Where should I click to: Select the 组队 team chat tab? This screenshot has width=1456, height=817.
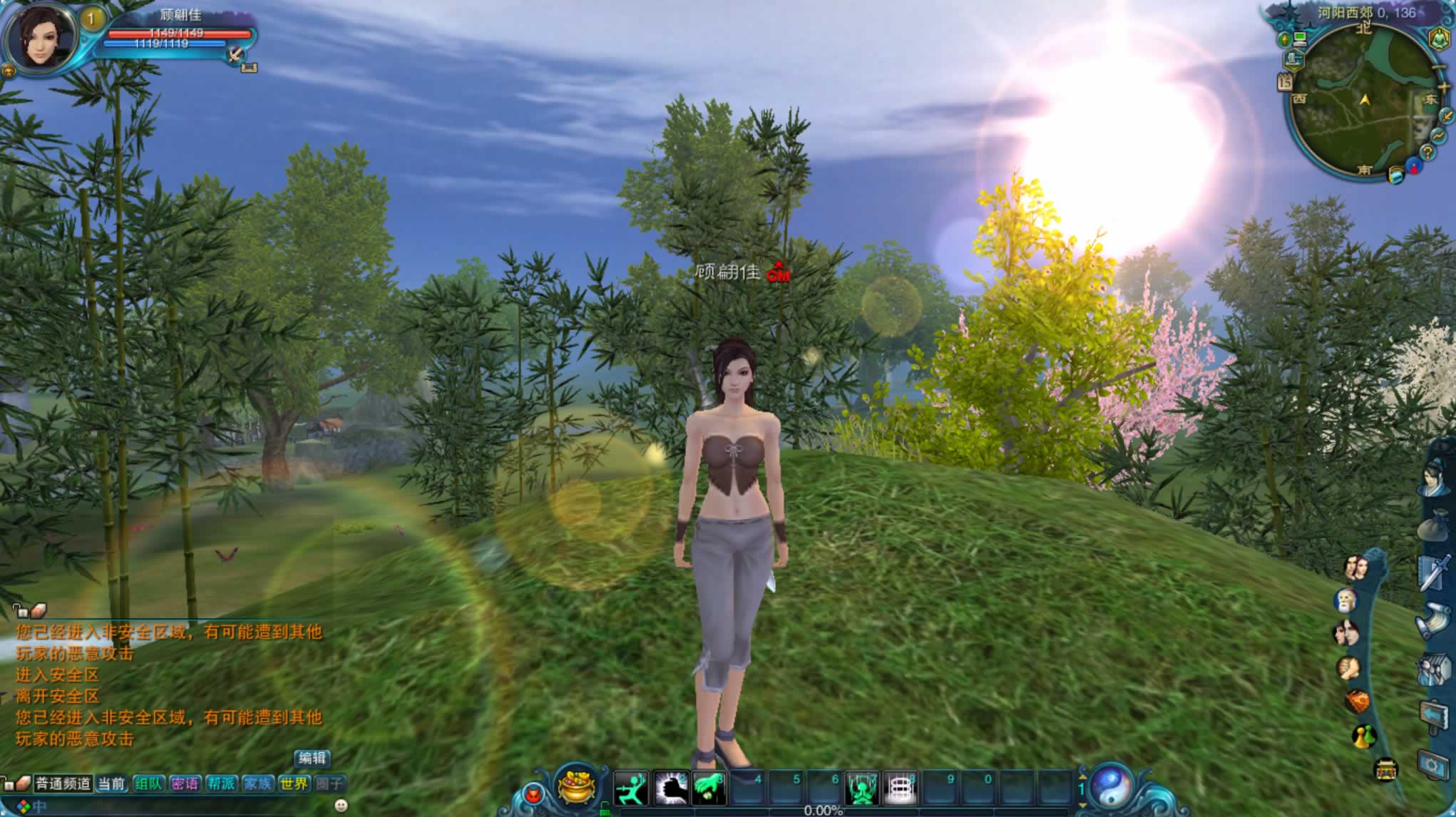(148, 784)
